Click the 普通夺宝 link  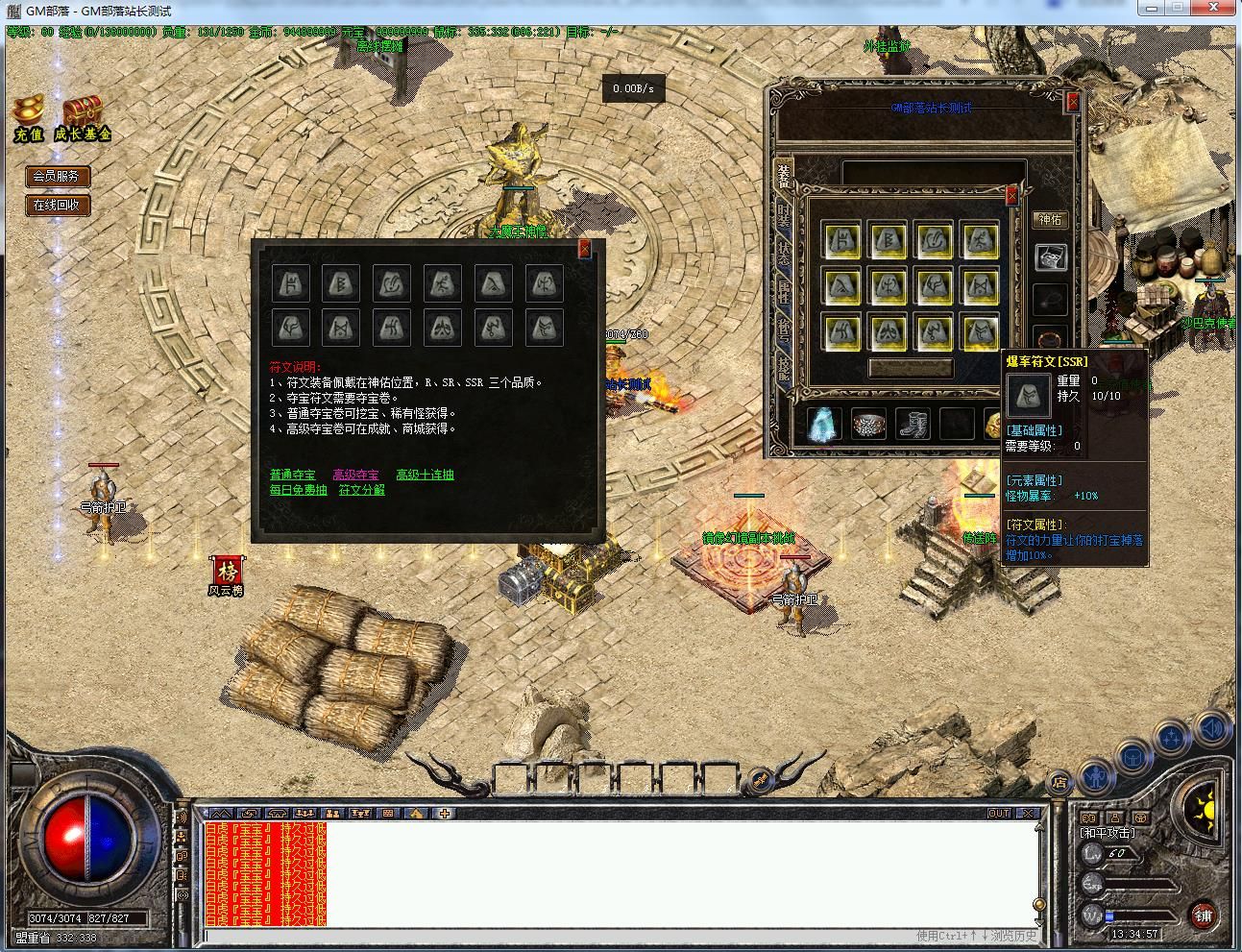(292, 475)
